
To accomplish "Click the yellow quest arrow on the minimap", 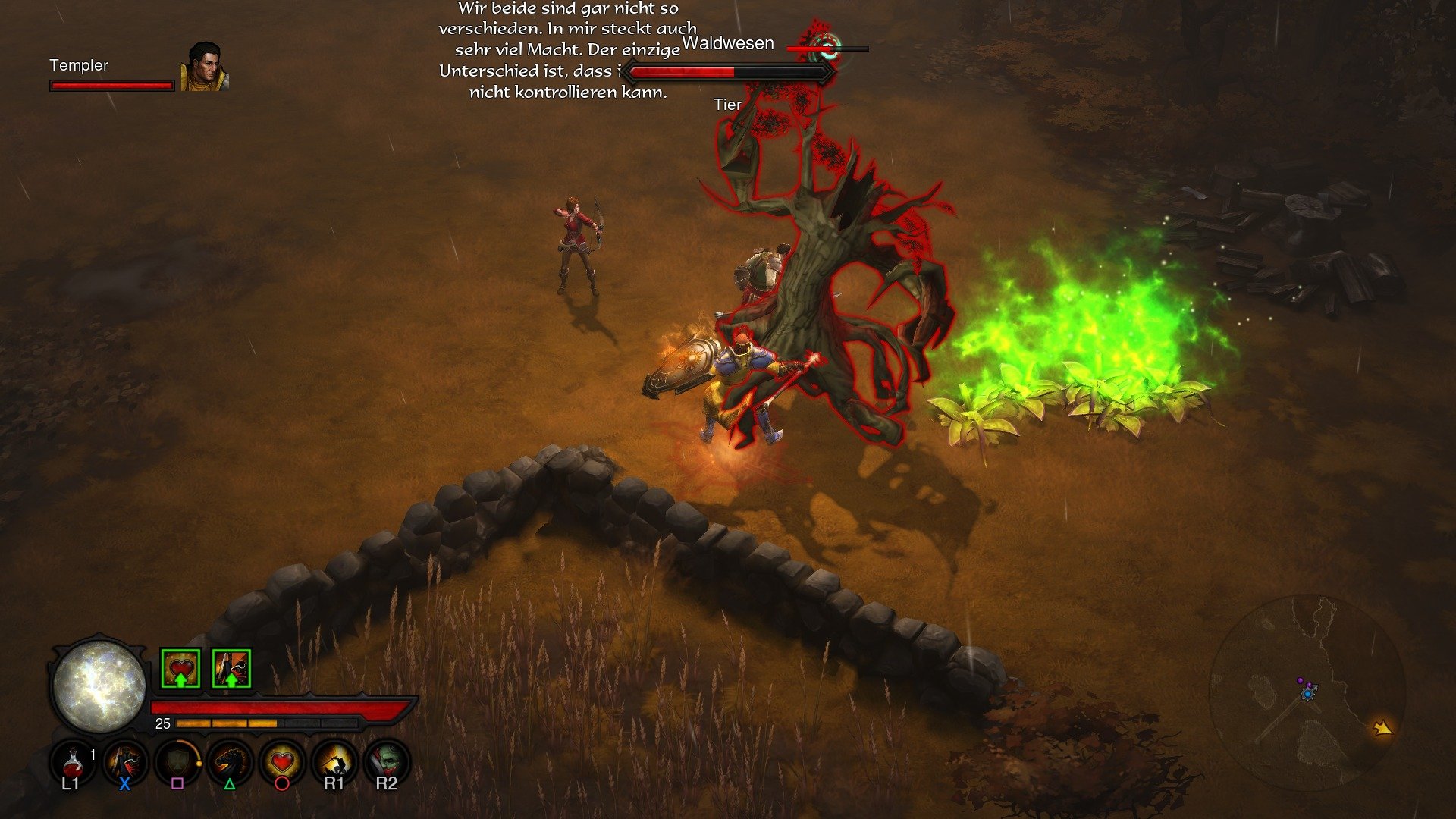I will (1382, 728).
